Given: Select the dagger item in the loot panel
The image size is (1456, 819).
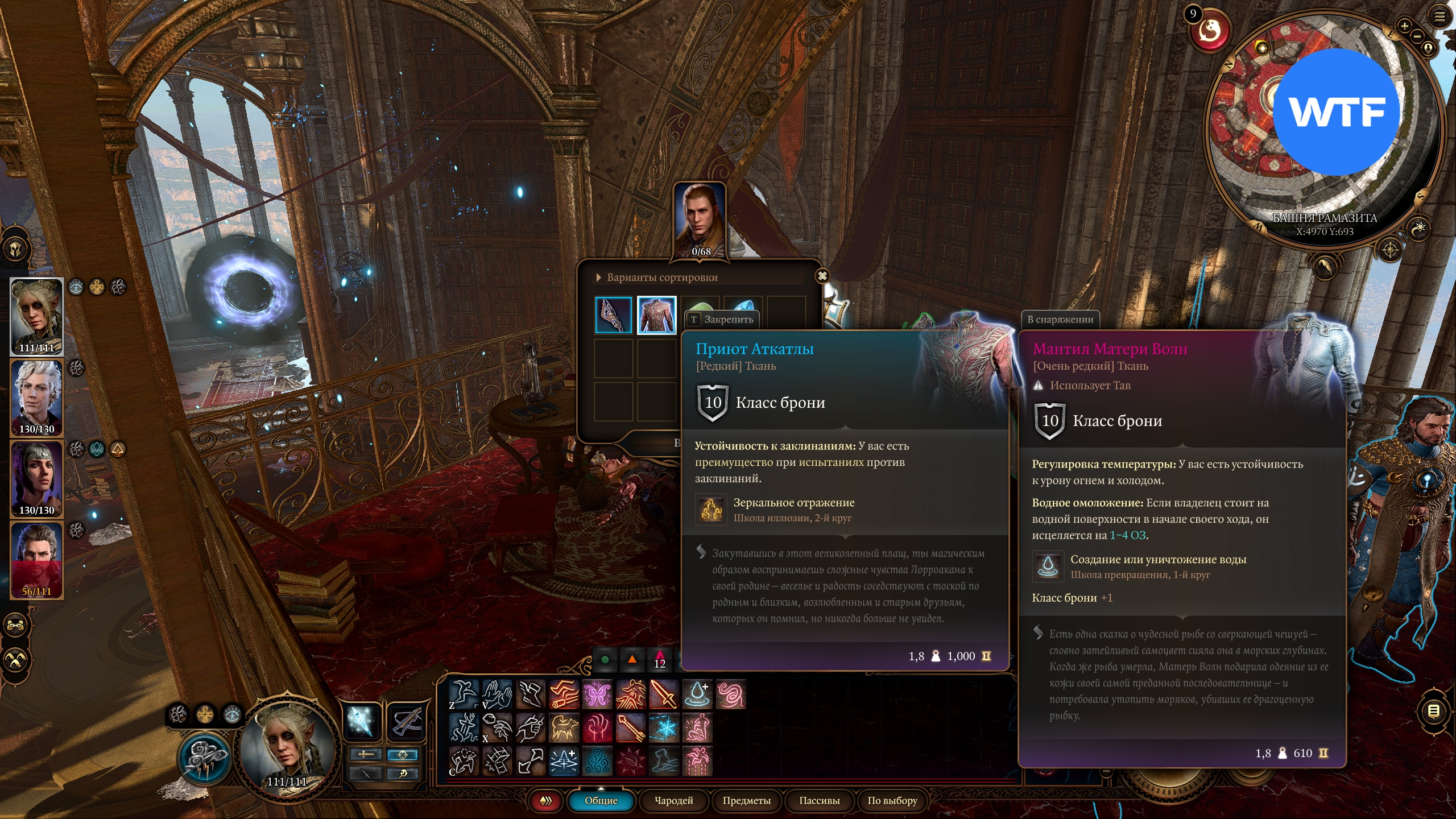Looking at the screenshot, I should [x=613, y=315].
